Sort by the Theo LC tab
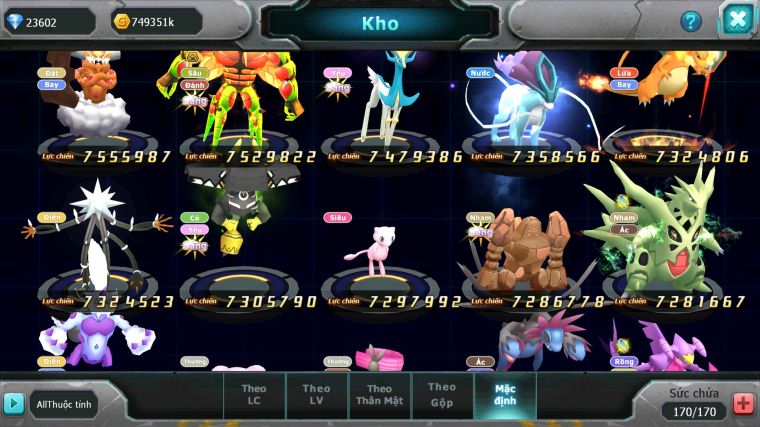The width and height of the screenshot is (760, 427). (254, 395)
